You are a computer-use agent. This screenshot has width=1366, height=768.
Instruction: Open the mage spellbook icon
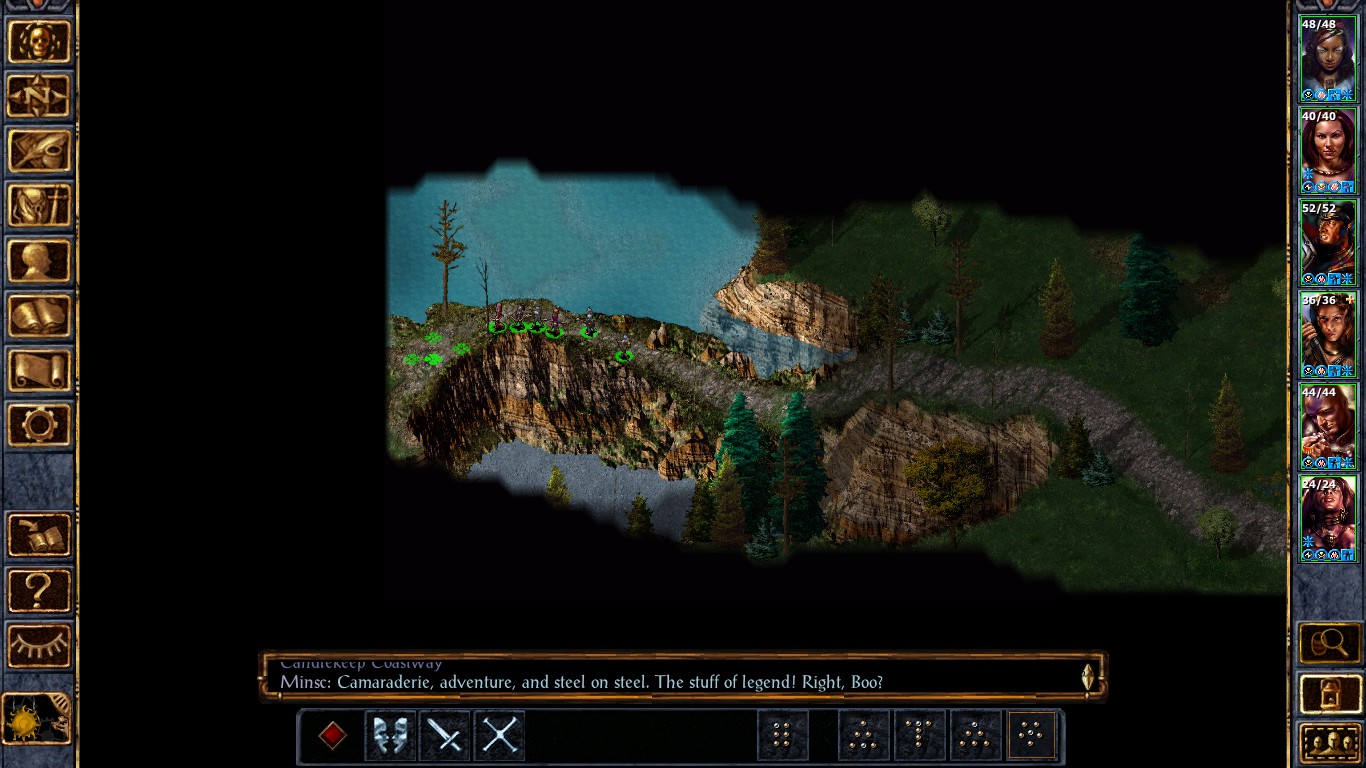point(39,315)
